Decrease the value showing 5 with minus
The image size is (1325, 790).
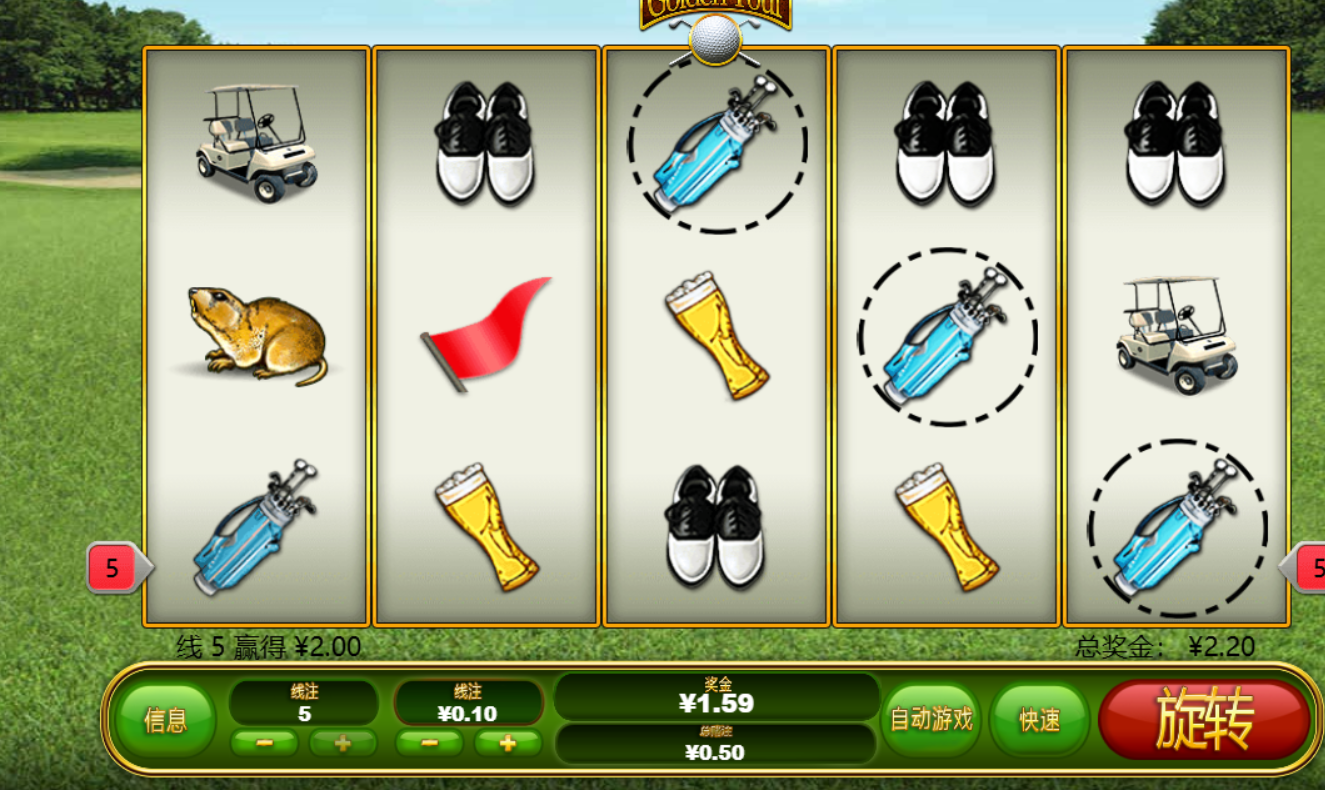point(264,743)
